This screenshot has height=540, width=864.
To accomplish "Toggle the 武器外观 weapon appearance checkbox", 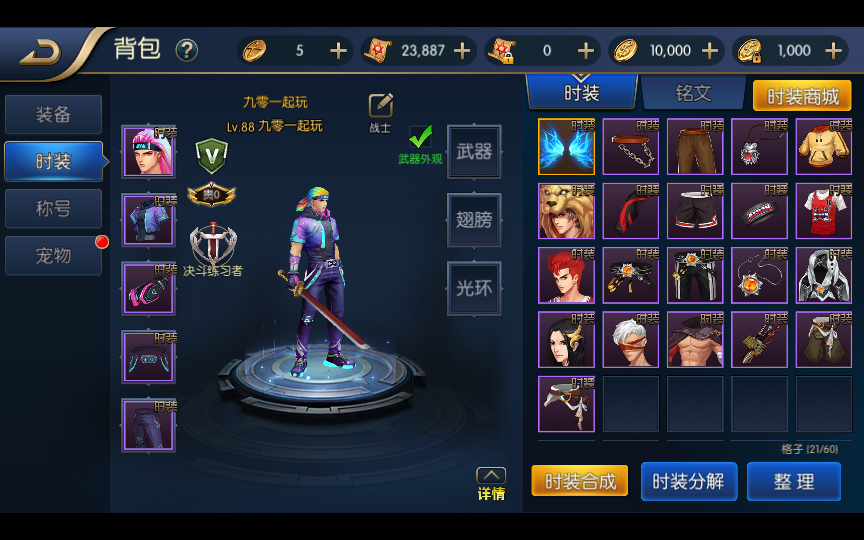I will pos(420,137).
